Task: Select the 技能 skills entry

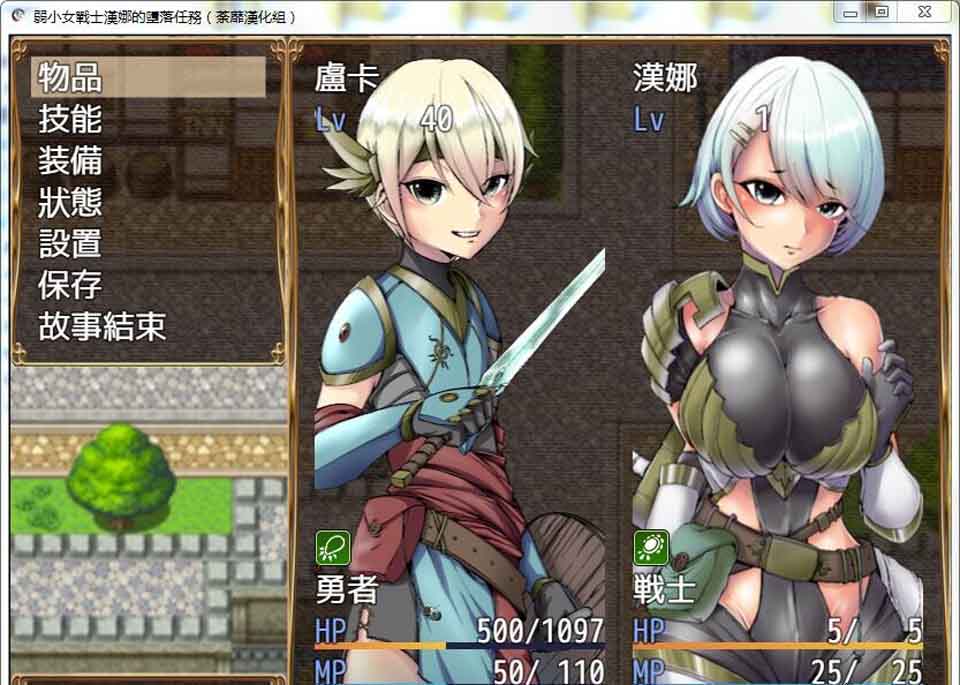Action: pyautogui.click(x=72, y=119)
